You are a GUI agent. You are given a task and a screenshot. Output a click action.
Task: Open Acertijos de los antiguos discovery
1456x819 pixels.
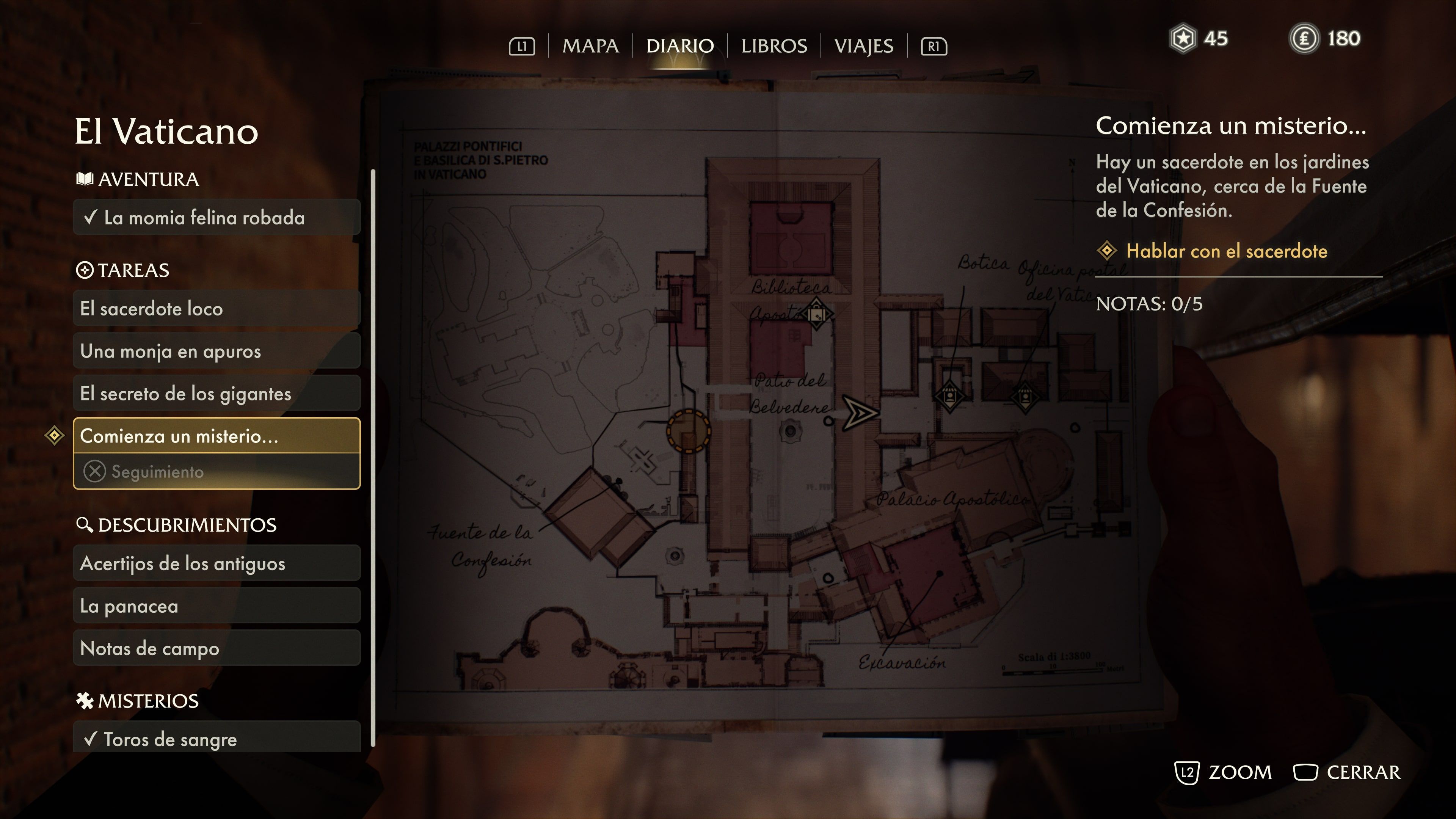click(x=217, y=563)
